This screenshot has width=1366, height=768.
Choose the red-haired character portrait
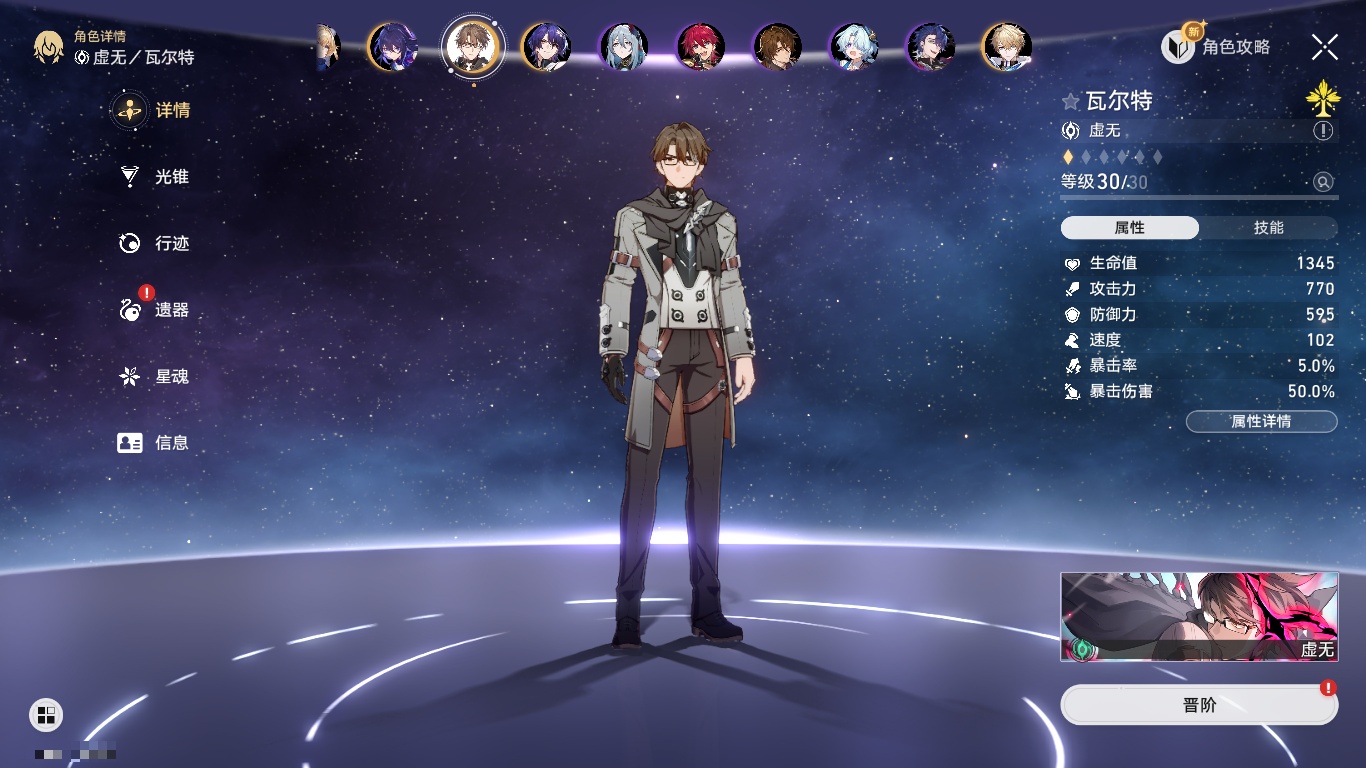pos(700,47)
